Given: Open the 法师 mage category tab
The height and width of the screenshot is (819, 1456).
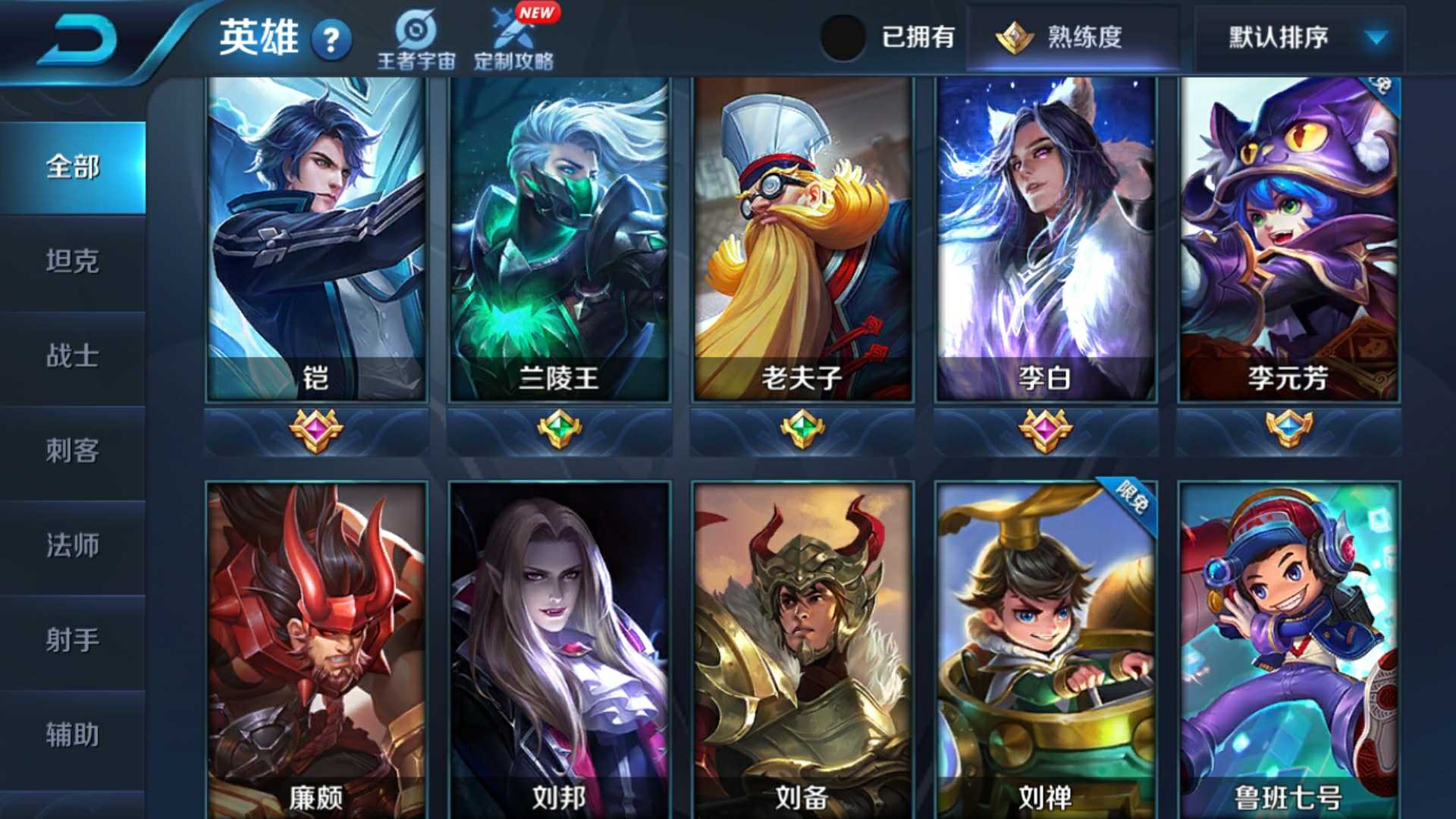Looking at the screenshot, I should (72, 546).
